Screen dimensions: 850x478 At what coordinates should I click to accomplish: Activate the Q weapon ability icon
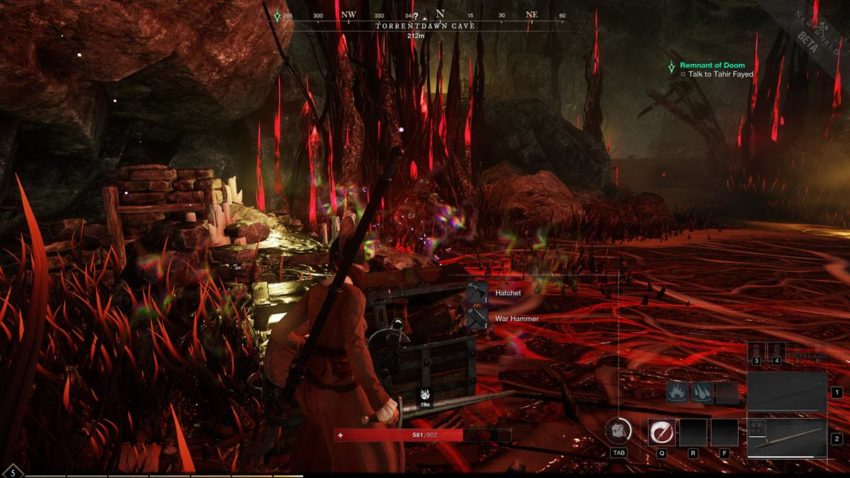[660, 432]
